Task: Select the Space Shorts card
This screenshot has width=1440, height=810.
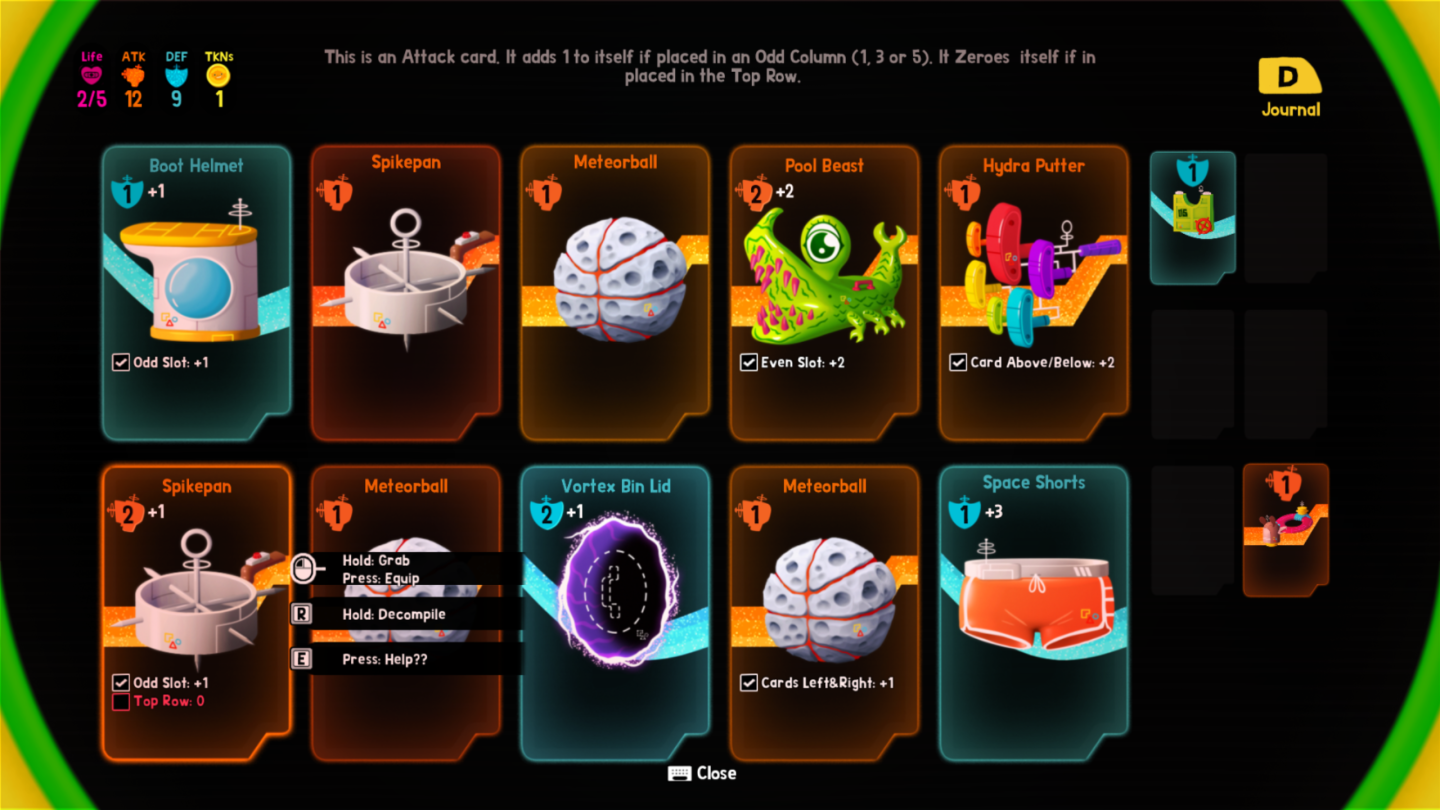Action: coord(1033,612)
